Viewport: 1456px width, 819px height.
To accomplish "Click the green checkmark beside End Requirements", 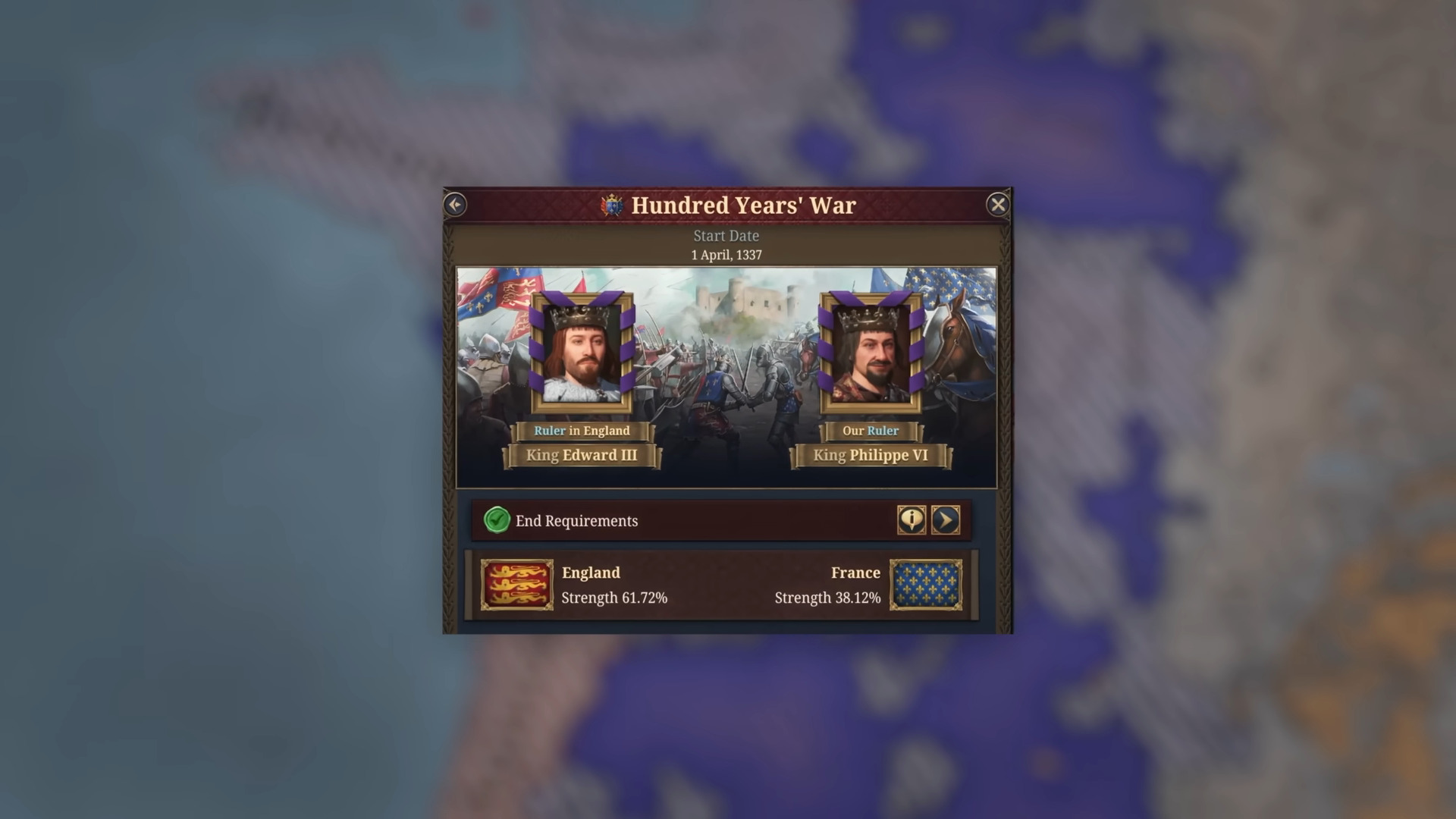I will (x=497, y=521).
